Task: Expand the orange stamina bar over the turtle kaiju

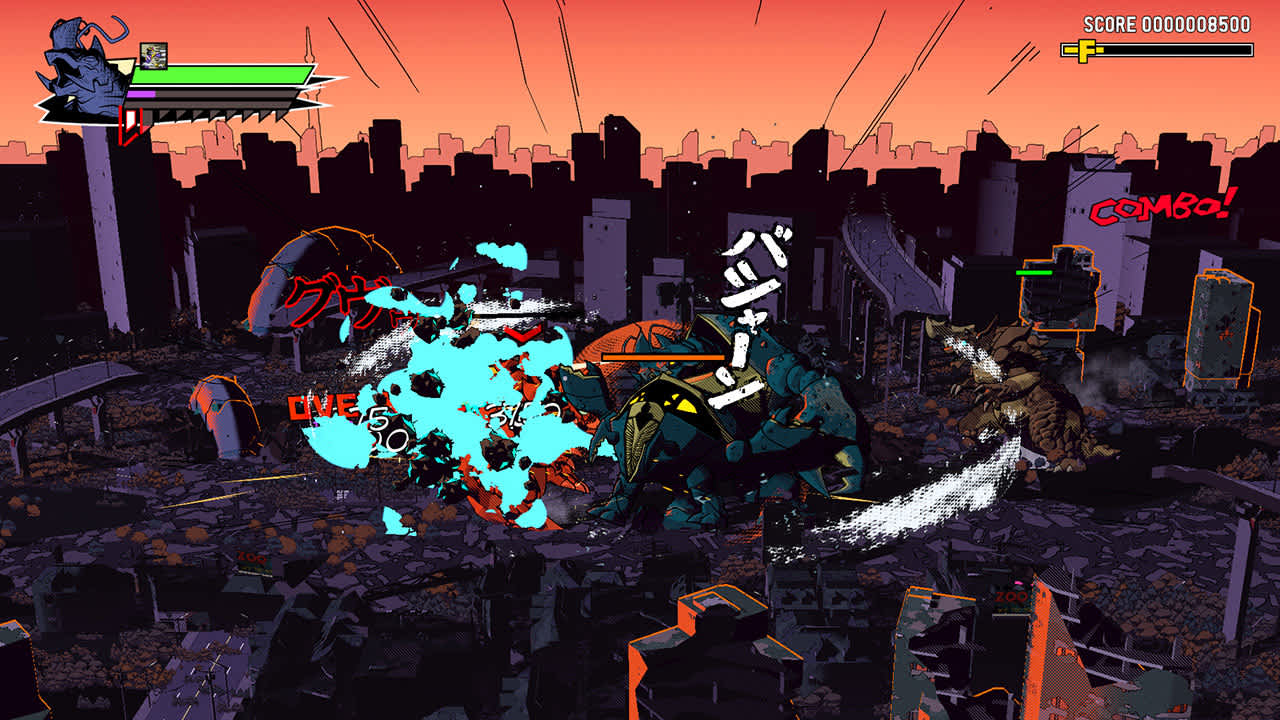Action: point(663,357)
